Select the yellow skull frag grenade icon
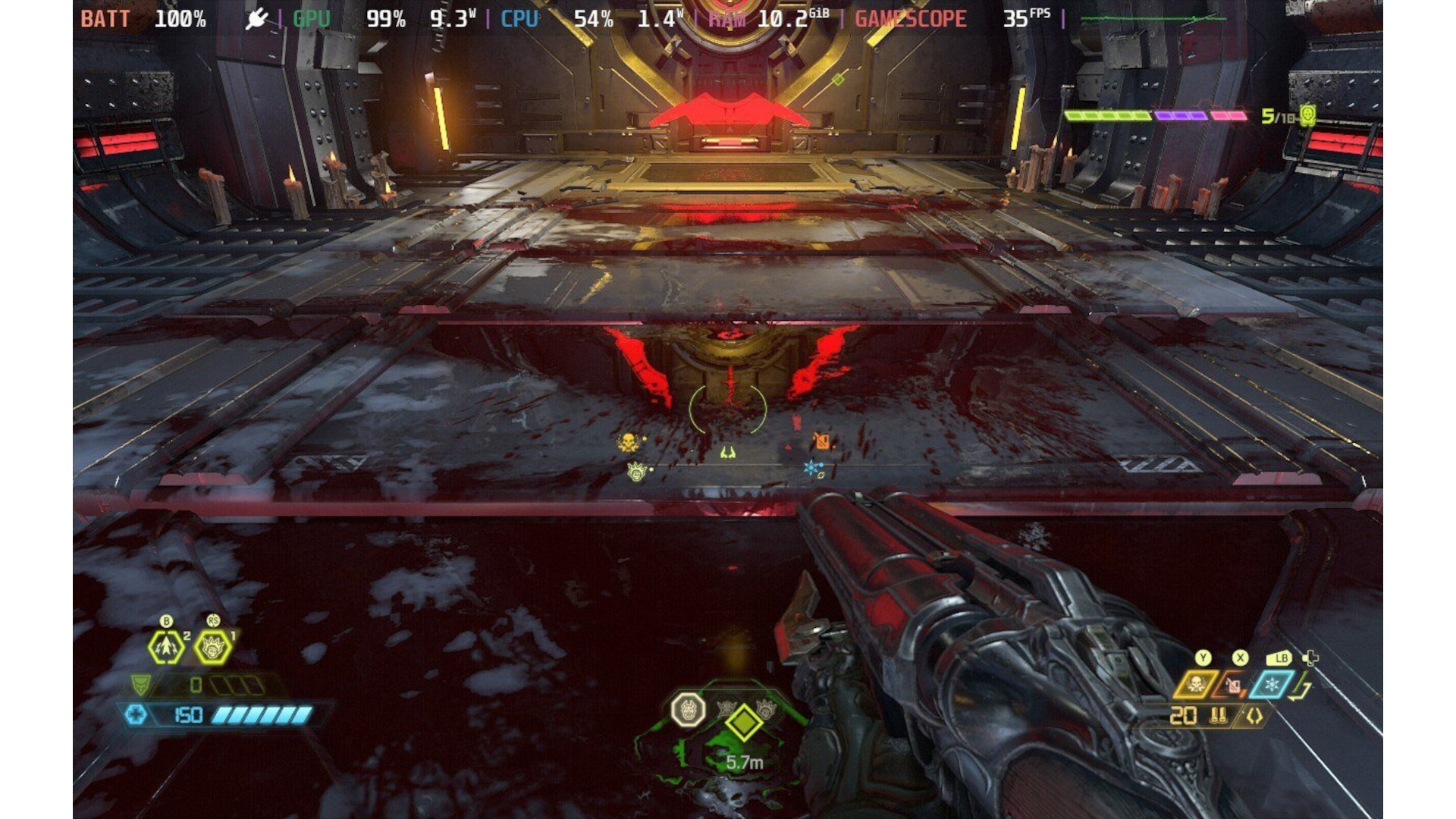The width and height of the screenshot is (1456, 819). [x=1195, y=685]
